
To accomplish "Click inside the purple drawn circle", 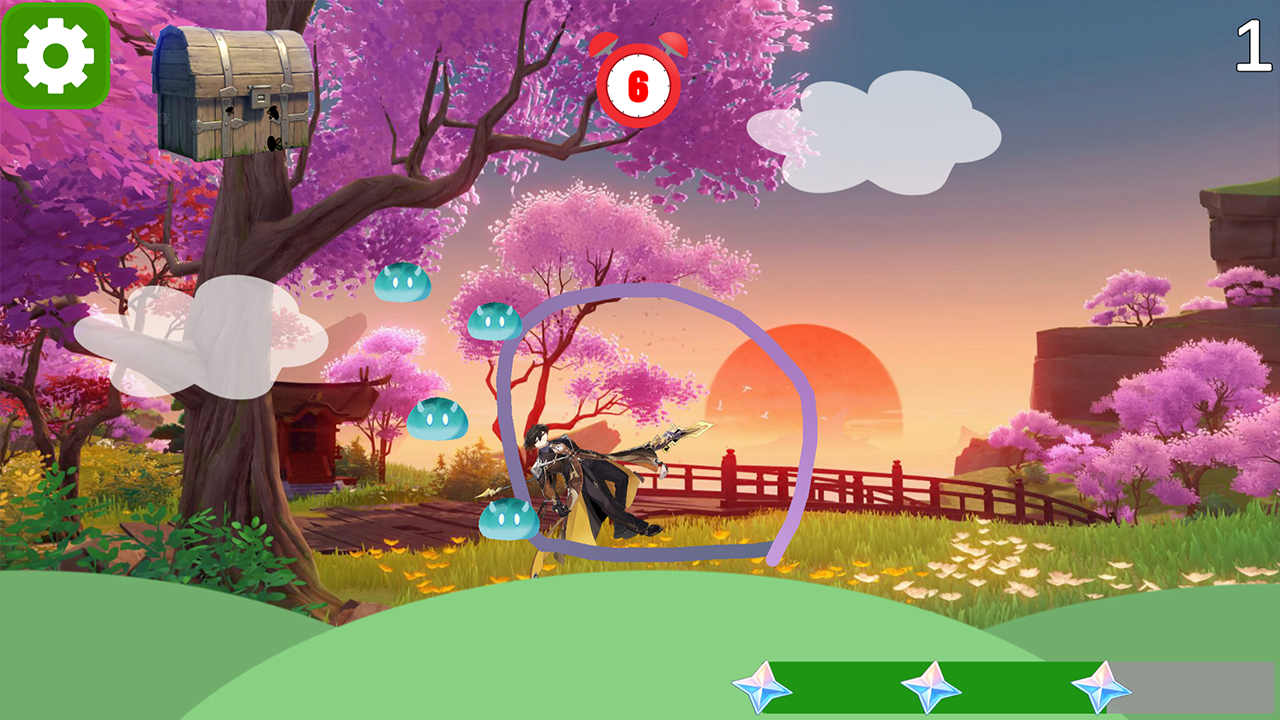I will [655, 420].
